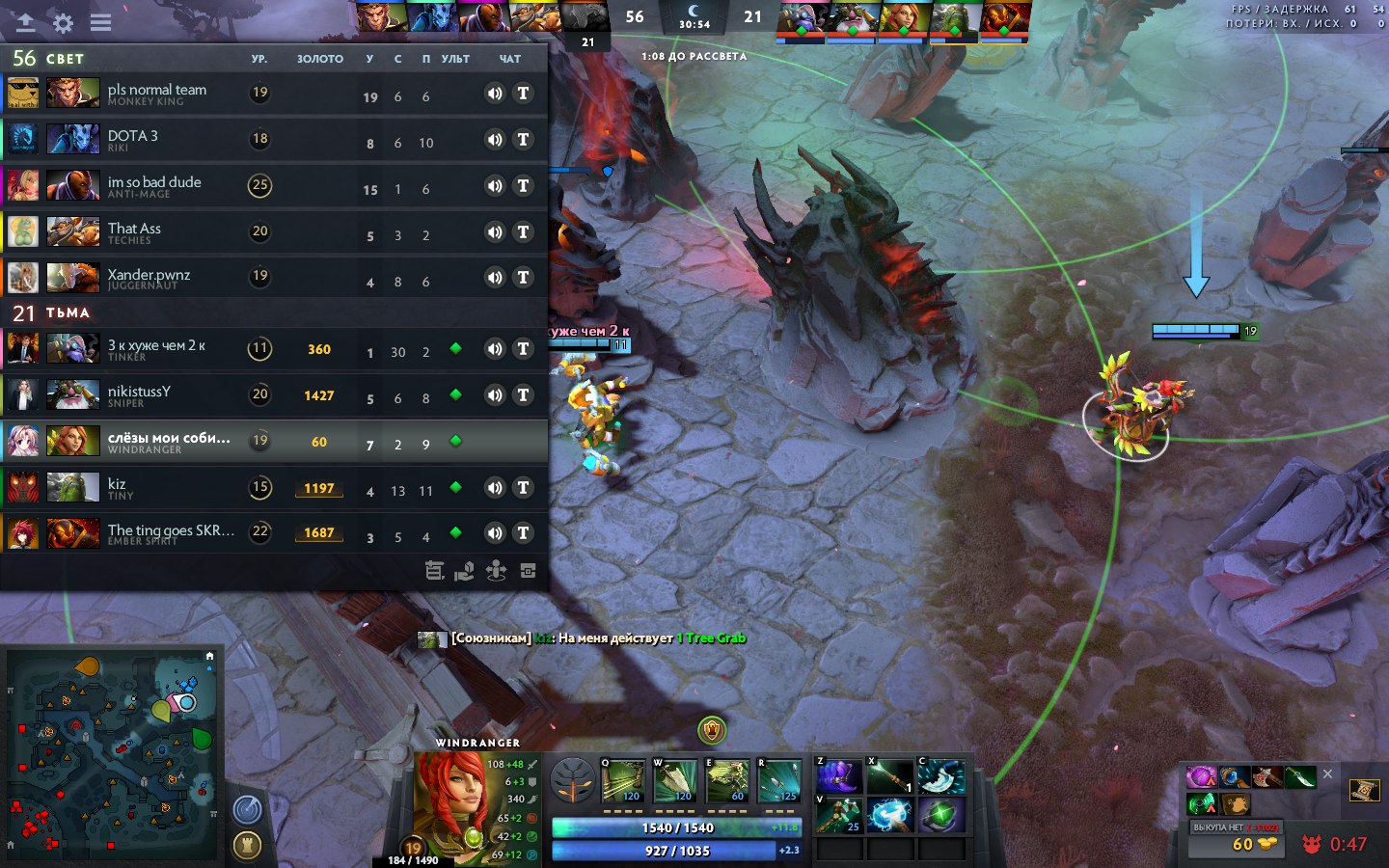Use the Scythe of Vyse item
The image size is (1389, 868).
(837, 776)
